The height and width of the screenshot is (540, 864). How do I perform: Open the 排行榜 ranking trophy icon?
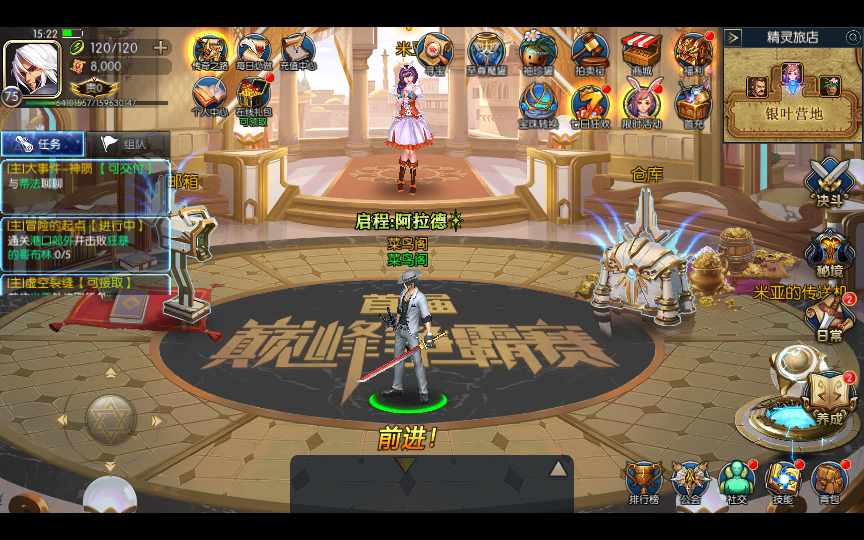pyautogui.click(x=643, y=482)
